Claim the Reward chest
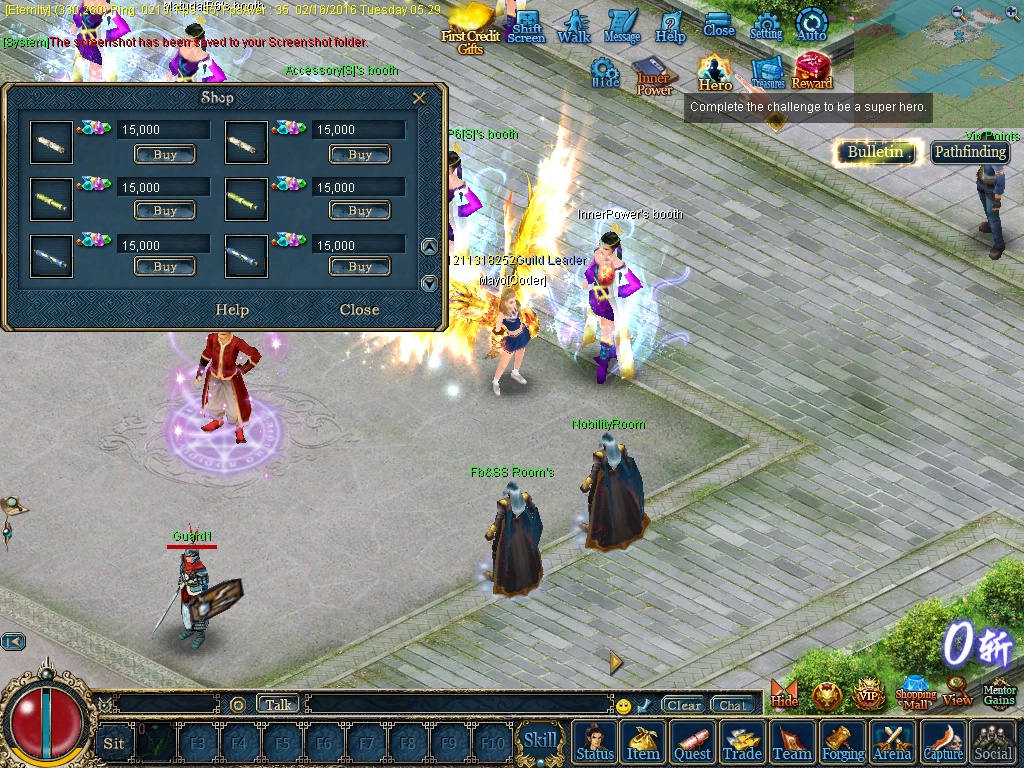 [812, 71]
